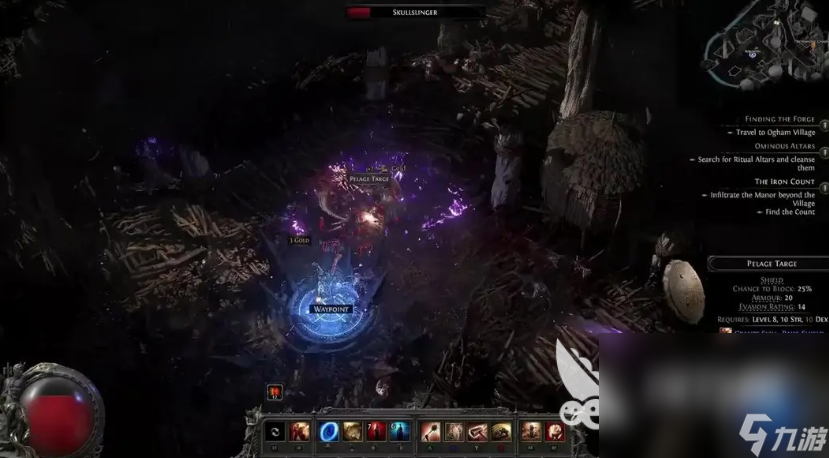Screen dimensions: 829x458
Task: Activate the hammer slam skill
Action: 478,431
